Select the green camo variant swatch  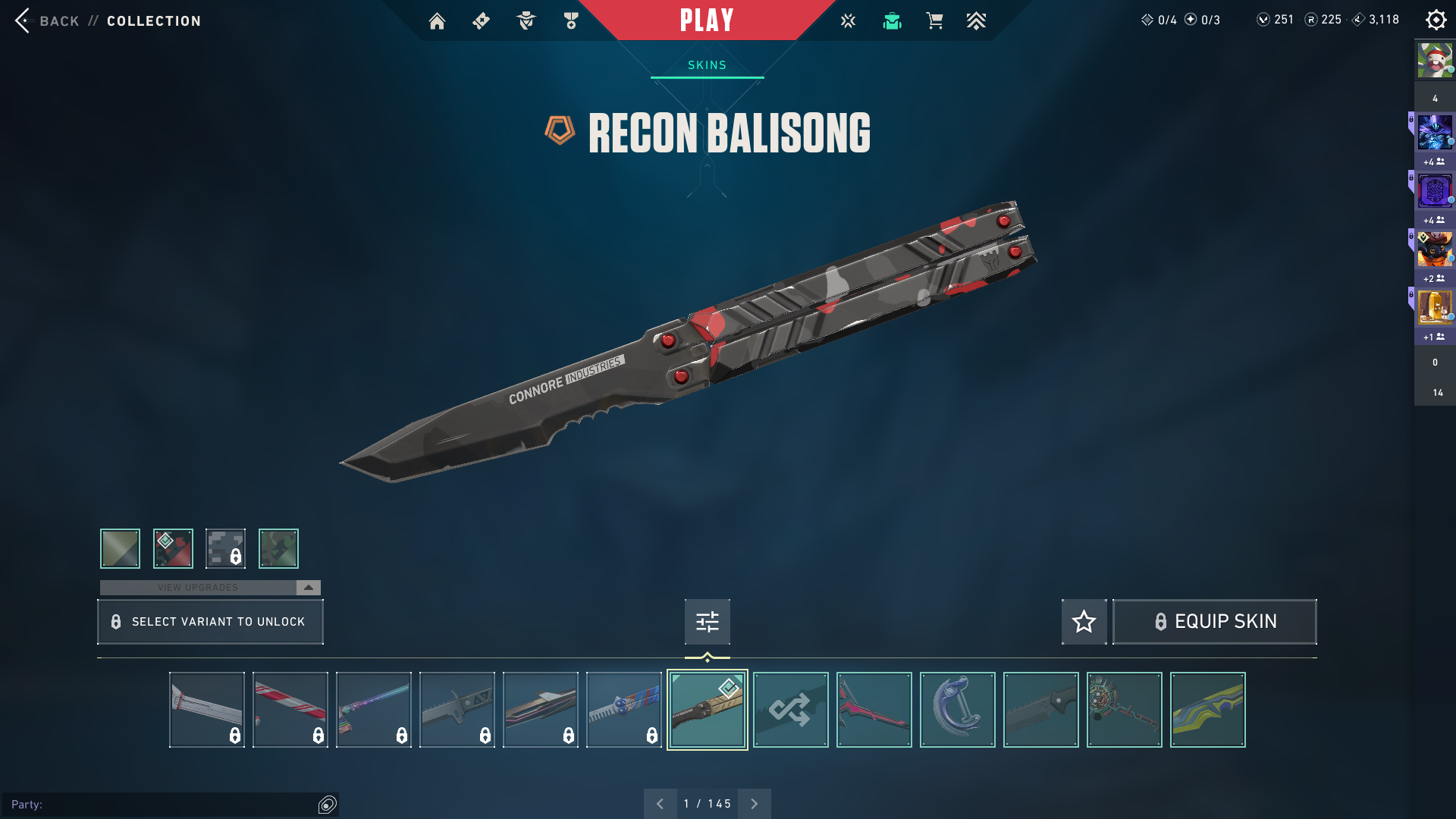pos(278,548)
